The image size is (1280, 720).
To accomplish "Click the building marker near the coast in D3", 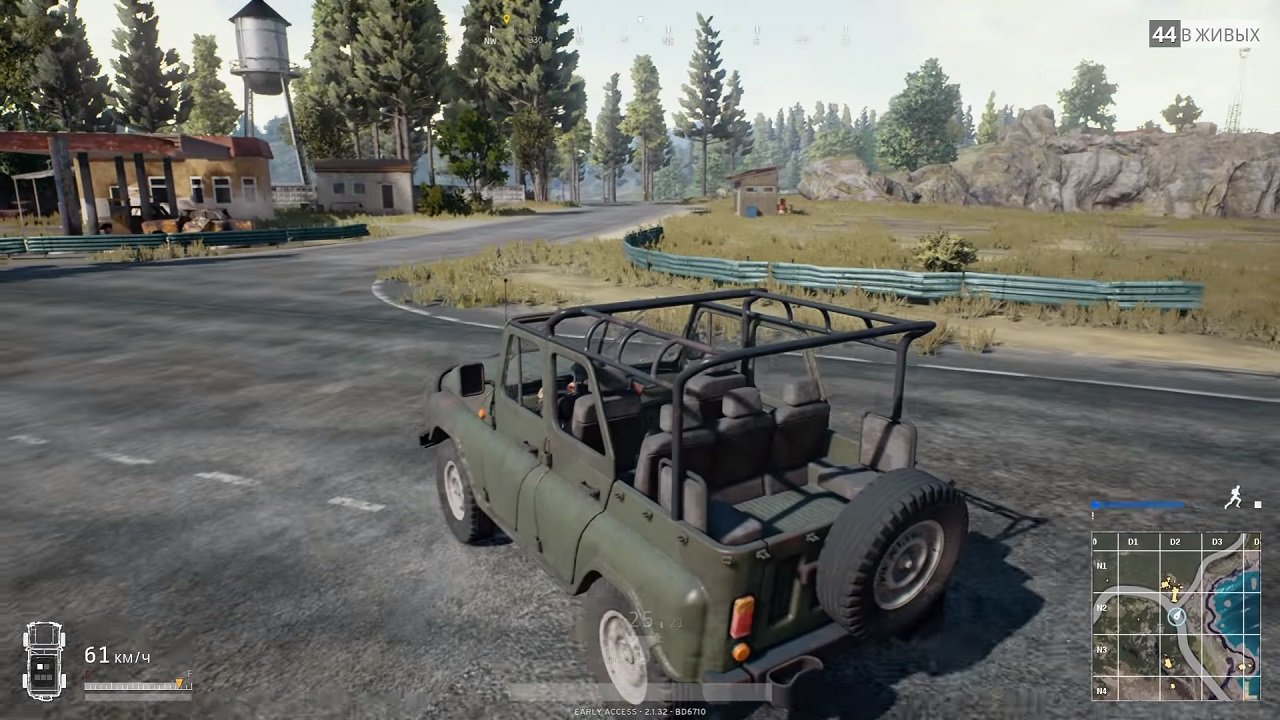I will (x=1242, y=665).
